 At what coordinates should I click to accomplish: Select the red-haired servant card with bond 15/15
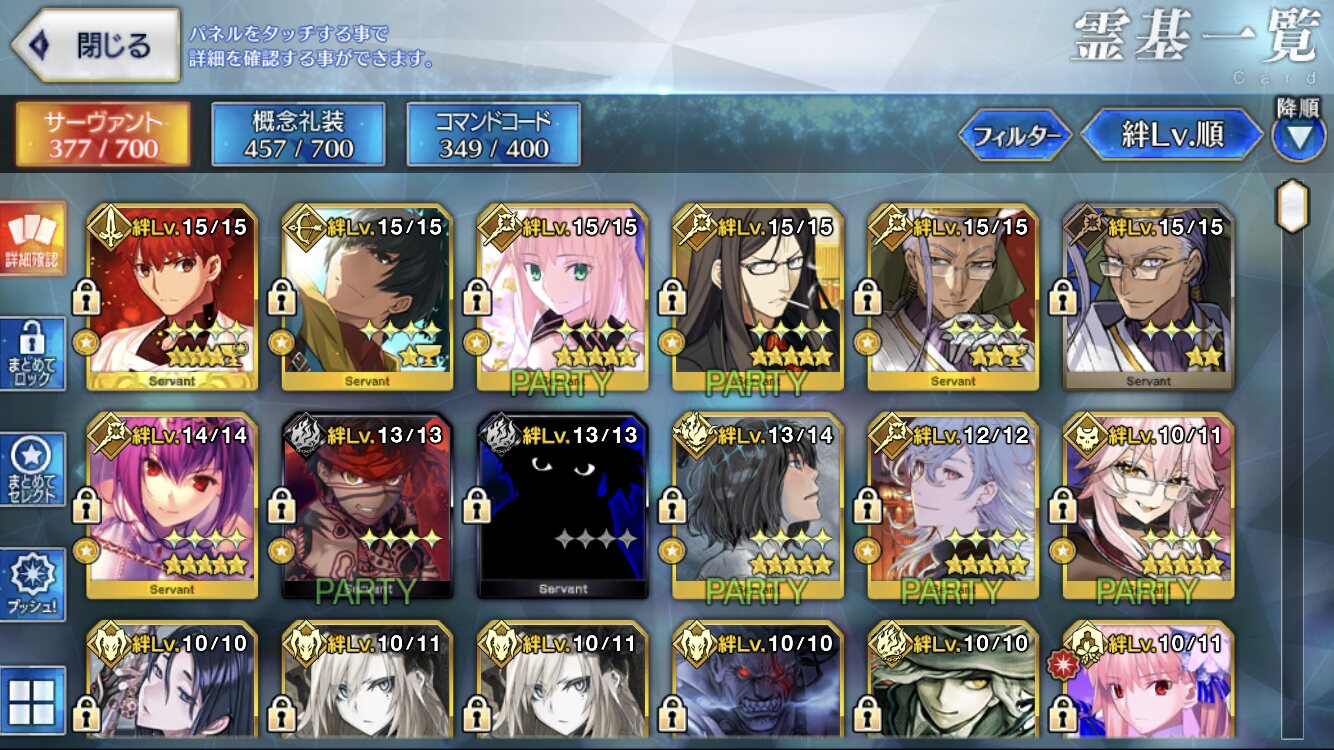(x=172, y=298)
